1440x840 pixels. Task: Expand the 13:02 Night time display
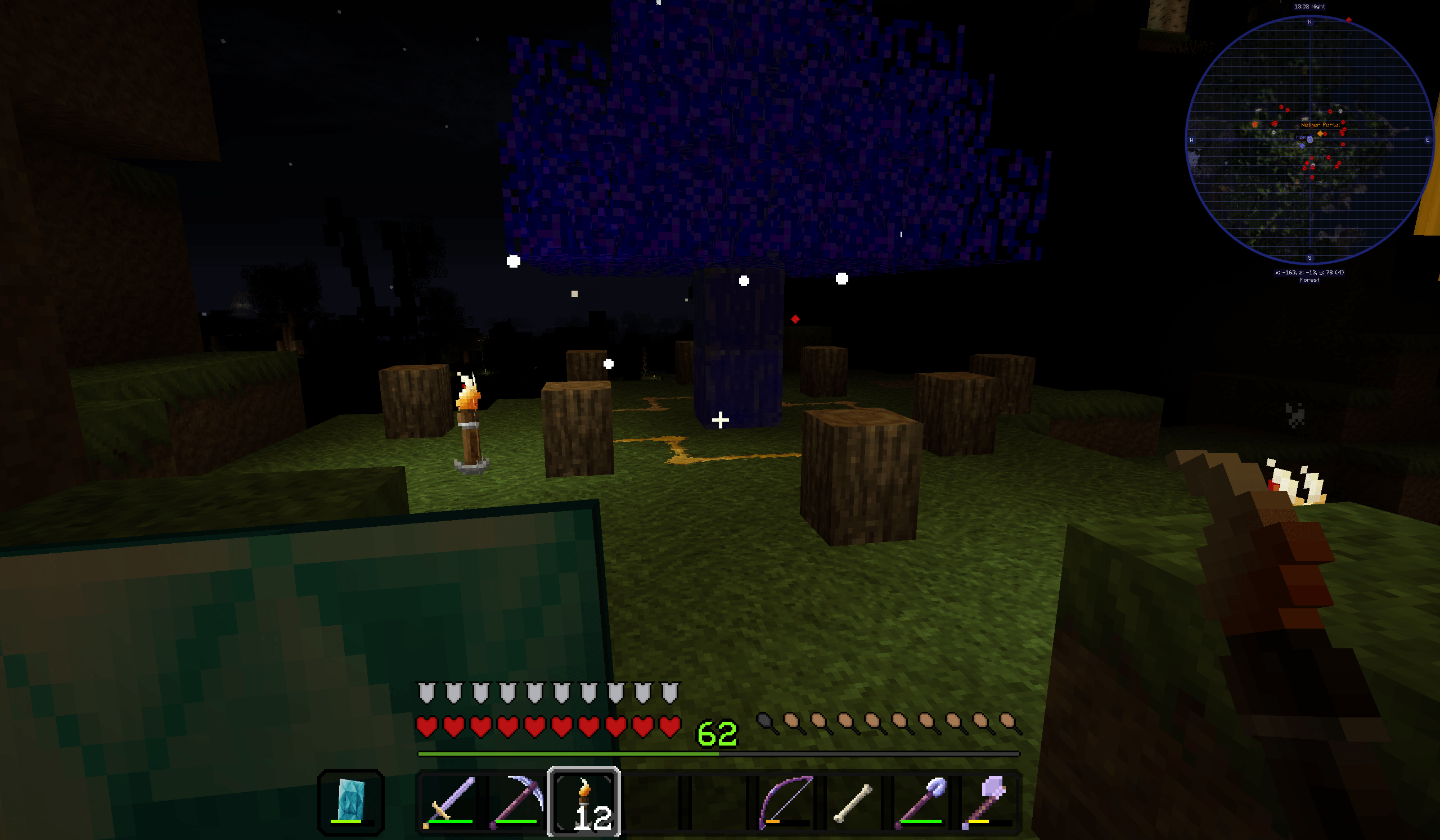(x=1309, y=6)
